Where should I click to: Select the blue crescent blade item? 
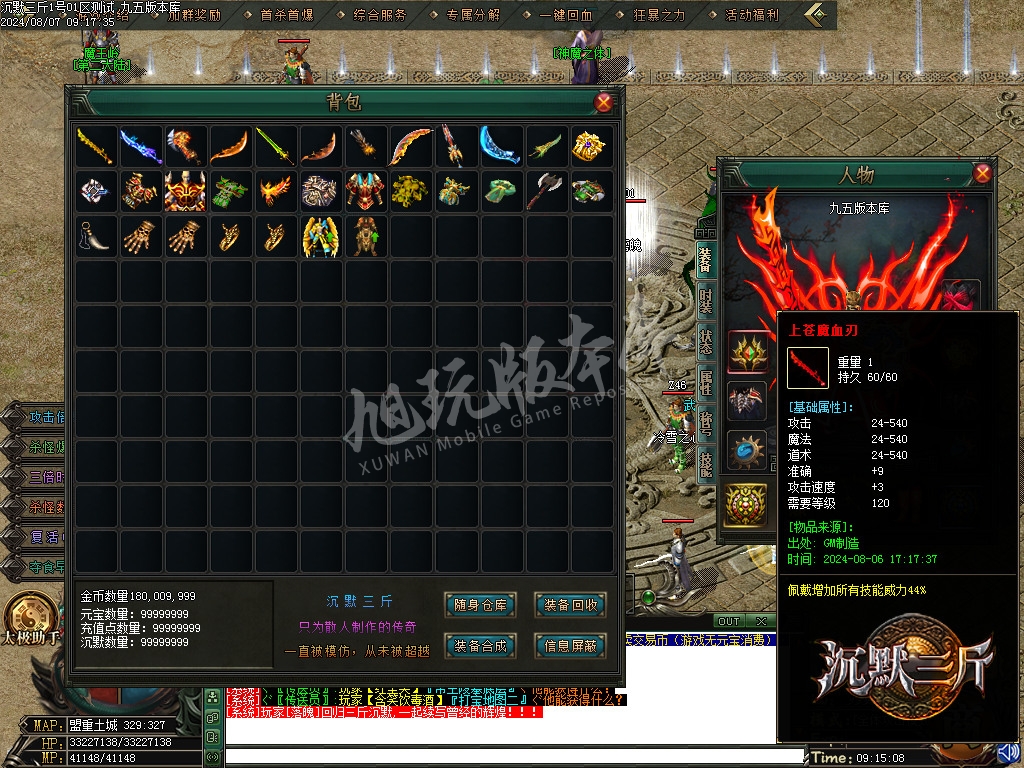497,146
